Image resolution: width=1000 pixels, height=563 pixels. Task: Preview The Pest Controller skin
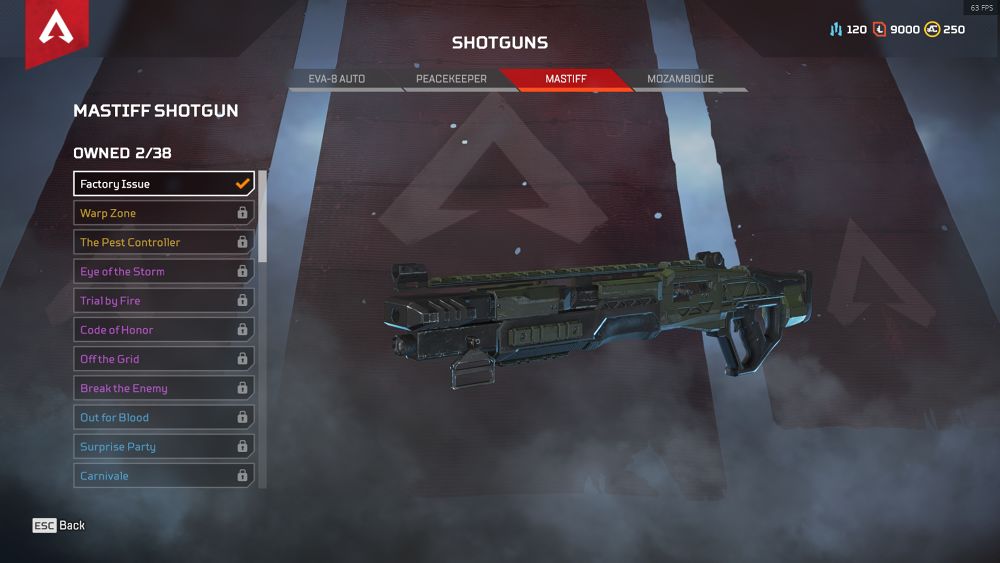[x=164, y=242]
